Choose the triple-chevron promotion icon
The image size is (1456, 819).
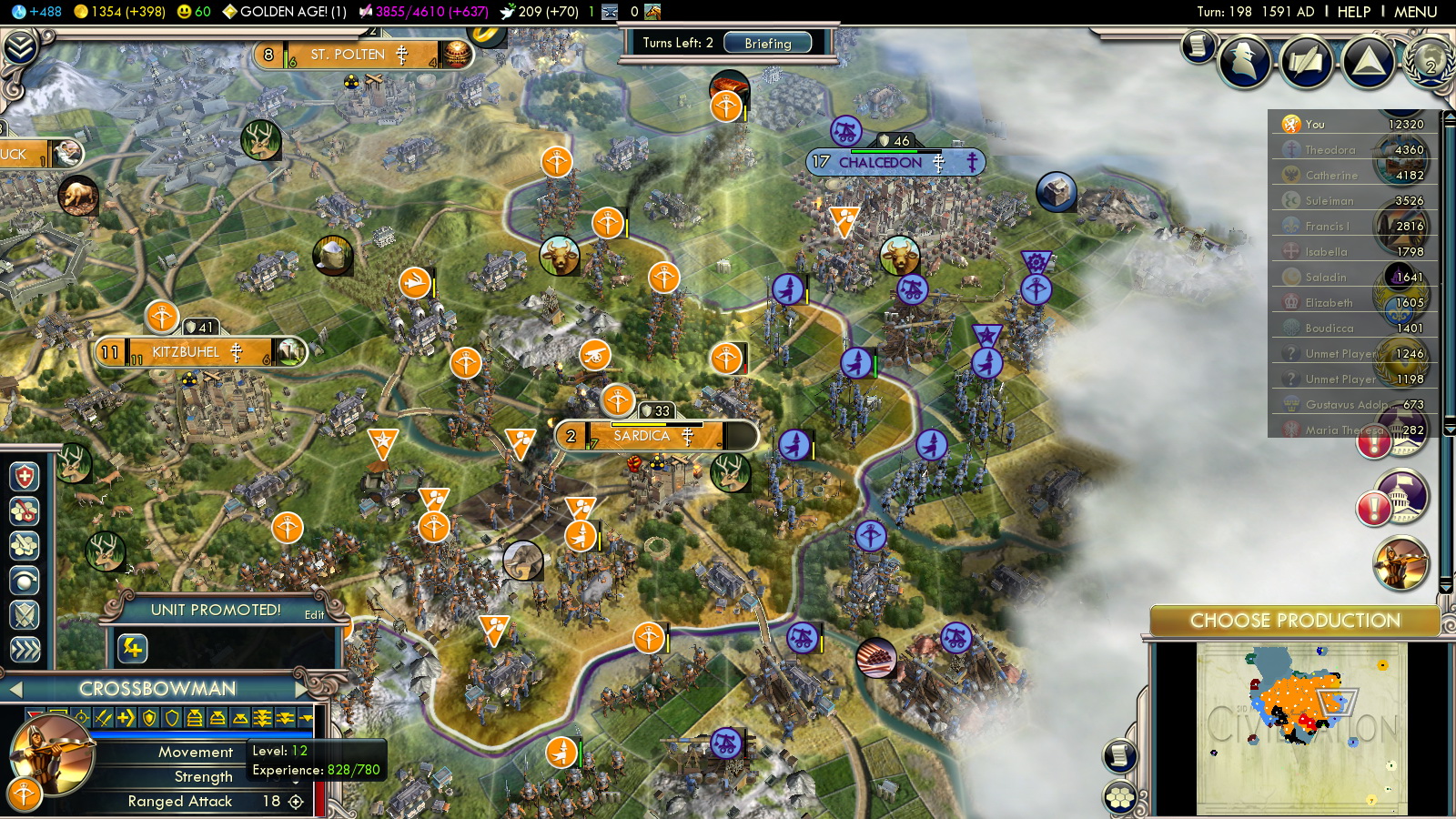[25, 649]
